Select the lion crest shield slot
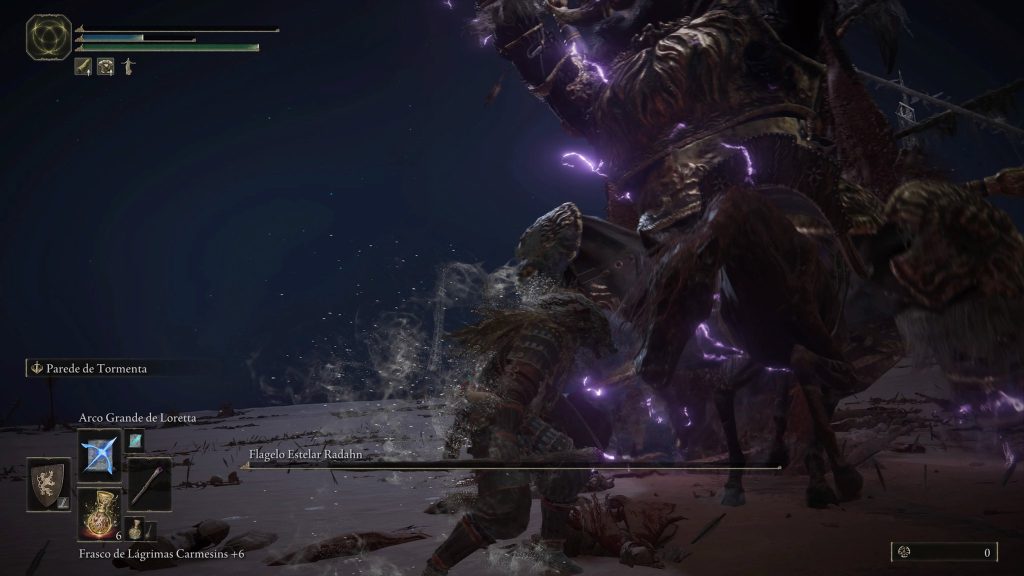This screenshot has height=576, width=1024. pos(48,484)
